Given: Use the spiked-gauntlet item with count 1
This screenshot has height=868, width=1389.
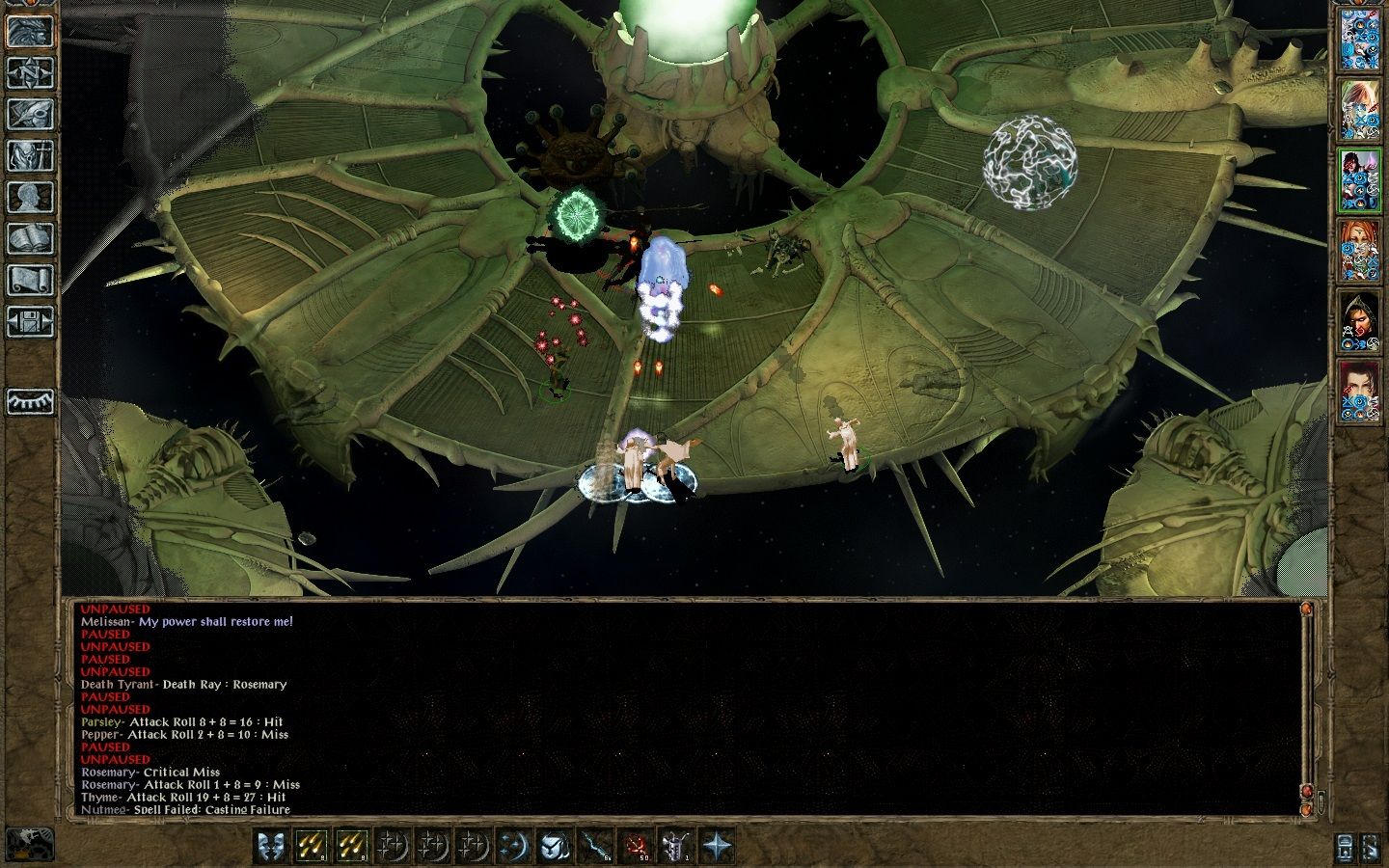Looking at the screenshot, I should coord(675,846).
